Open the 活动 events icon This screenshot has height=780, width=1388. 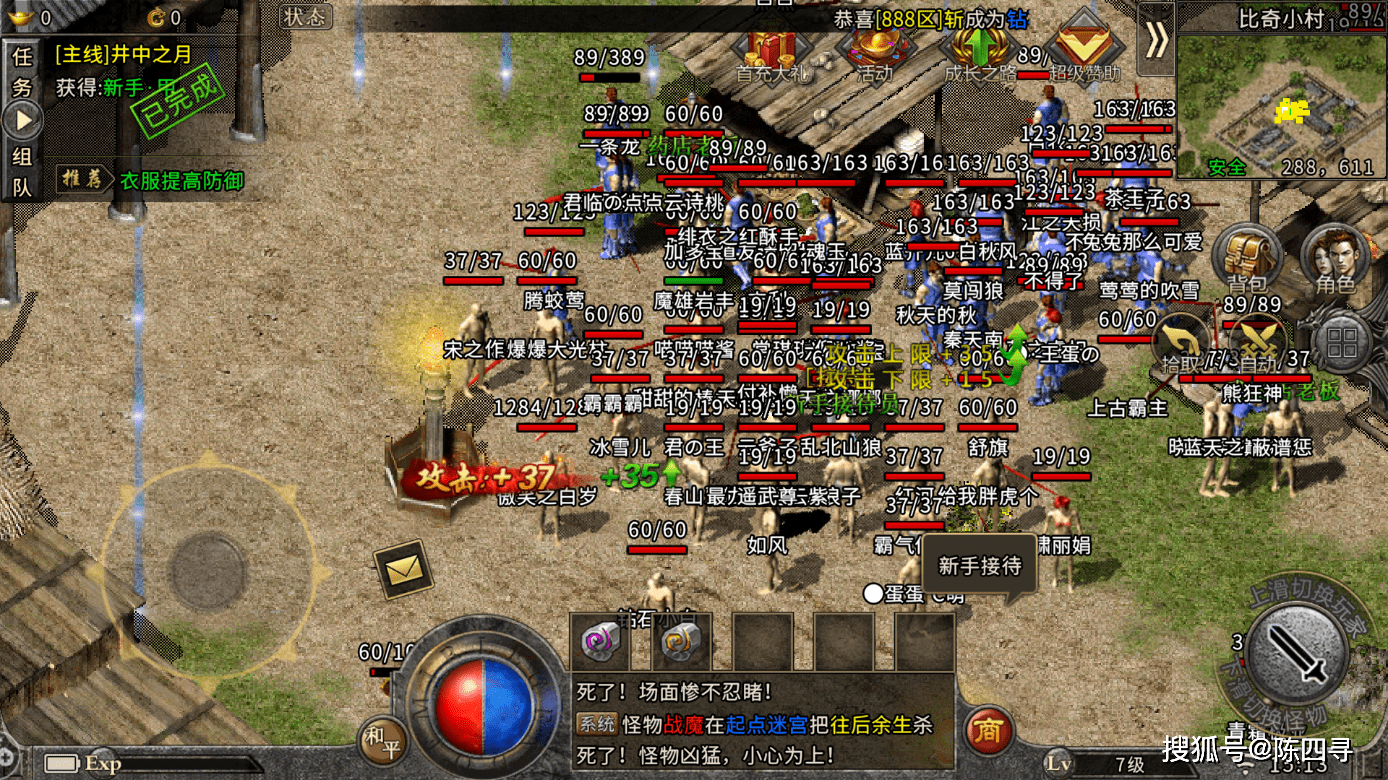point(875,53)
